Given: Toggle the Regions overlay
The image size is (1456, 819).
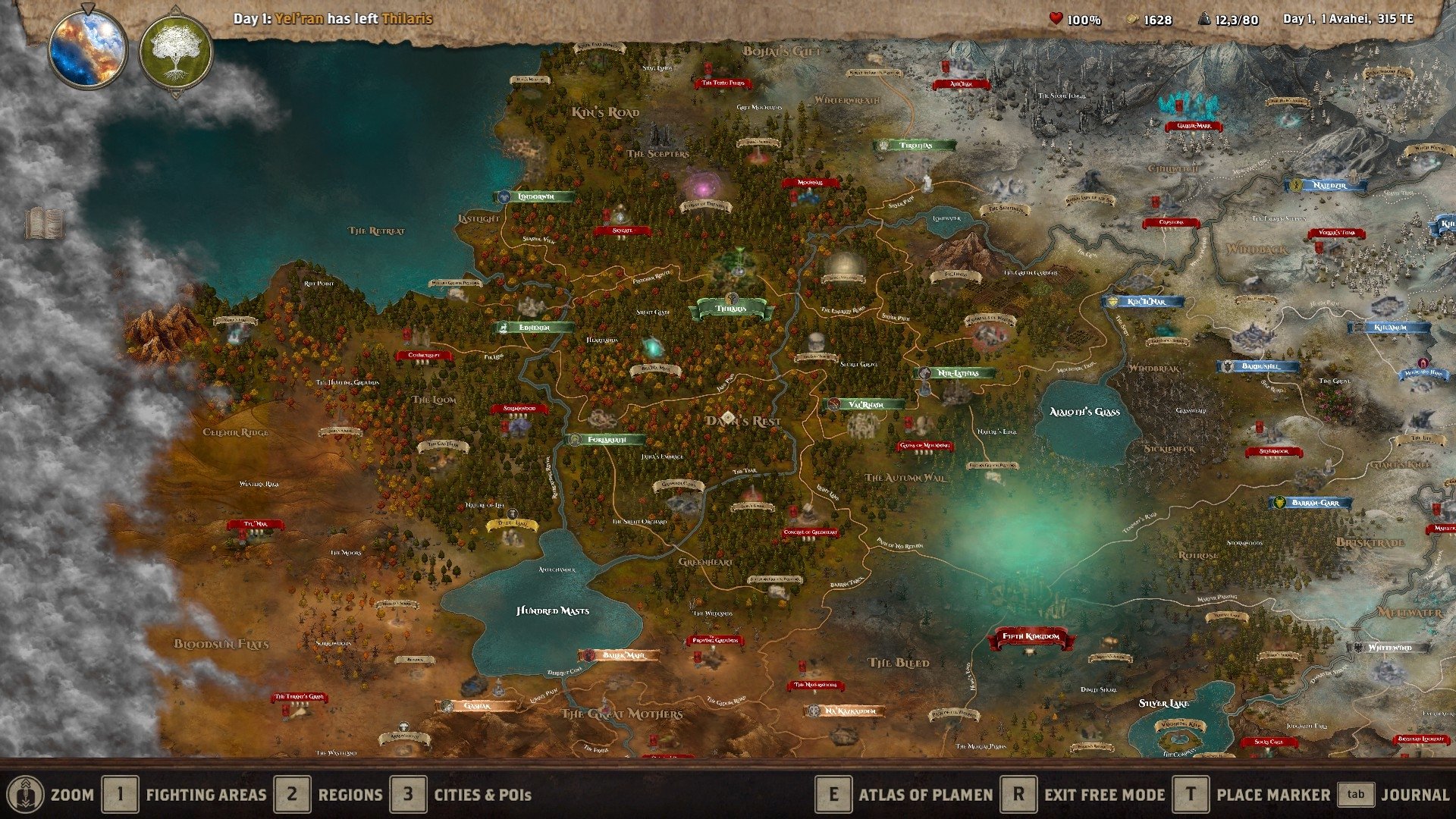Looking at the screenshot, I should [x=291, y=795].
